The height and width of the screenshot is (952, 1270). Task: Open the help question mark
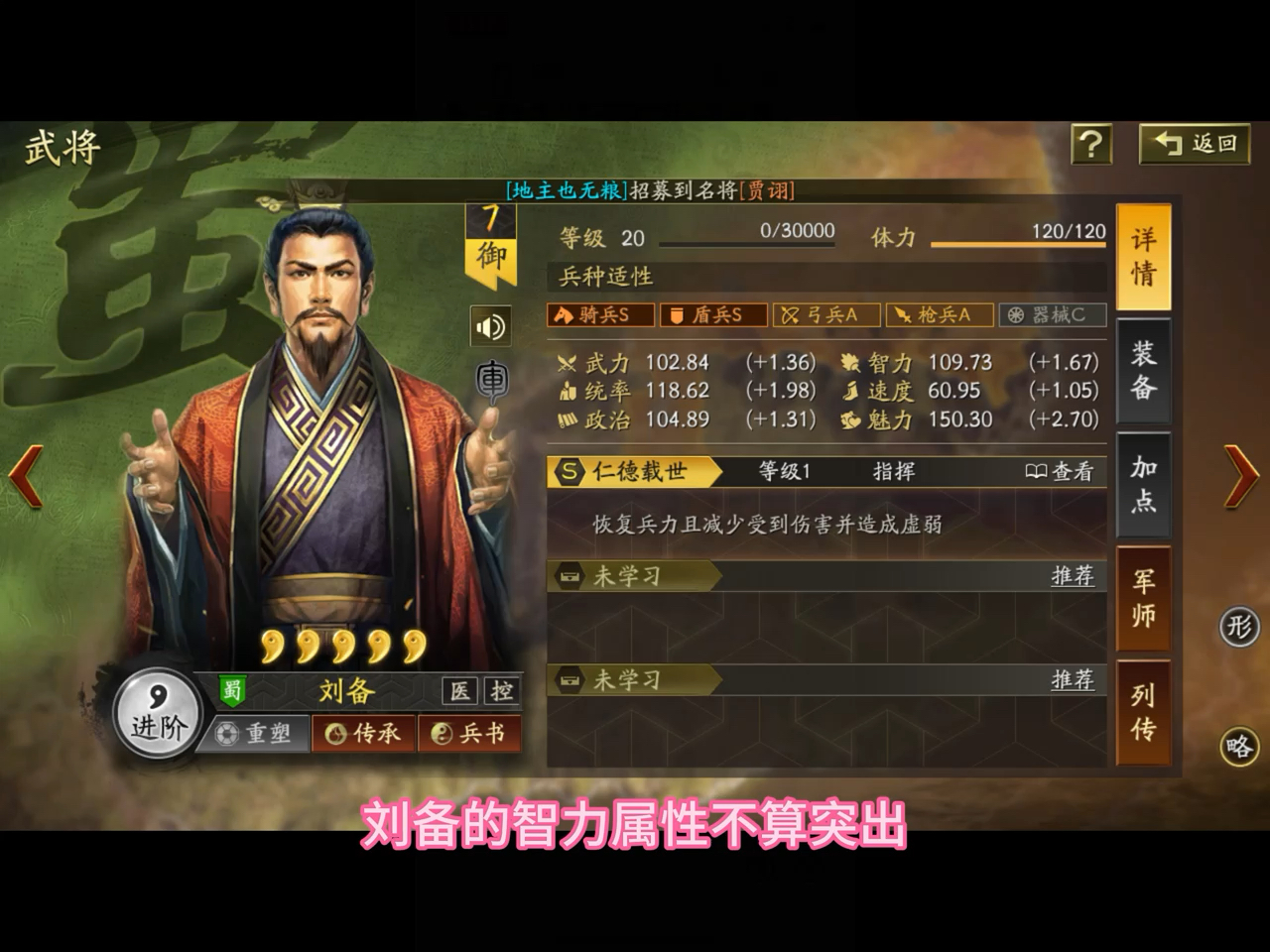point(1092,145)
